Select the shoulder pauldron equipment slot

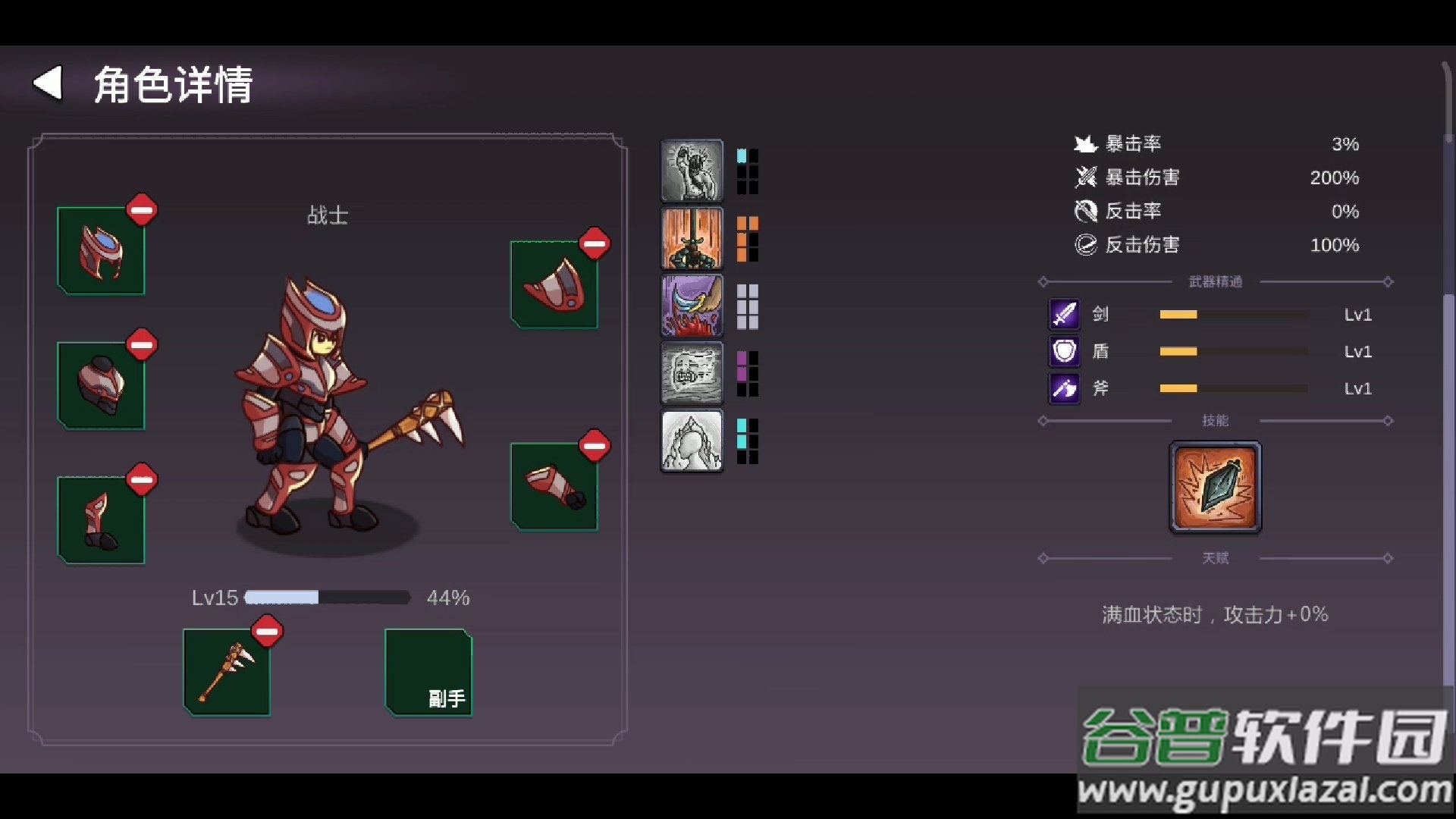click(x=554, y=284)
